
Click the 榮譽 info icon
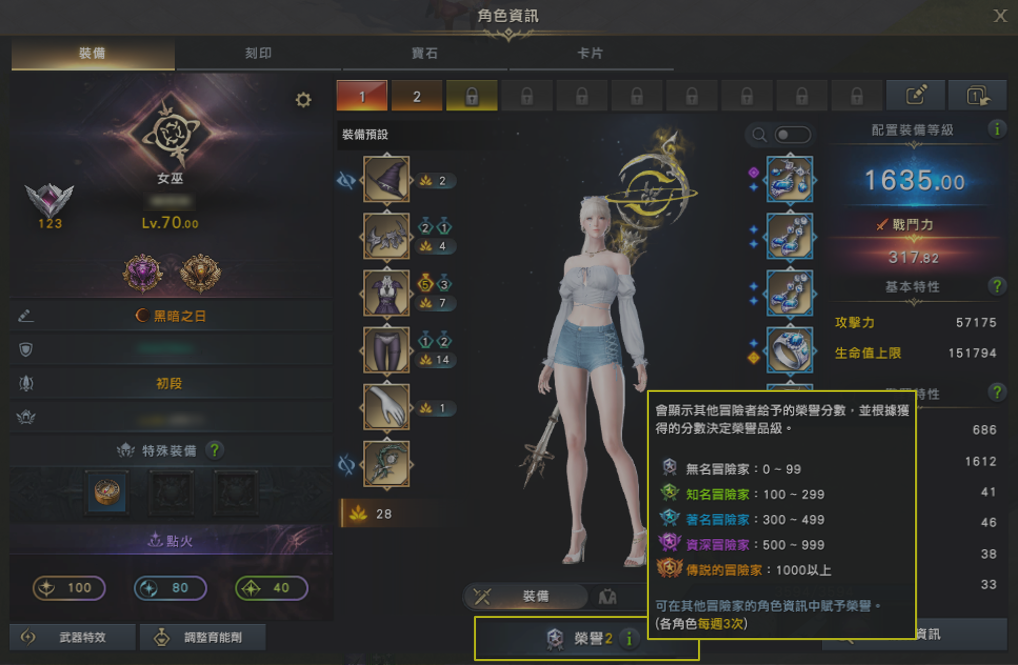tap(628, 639)
